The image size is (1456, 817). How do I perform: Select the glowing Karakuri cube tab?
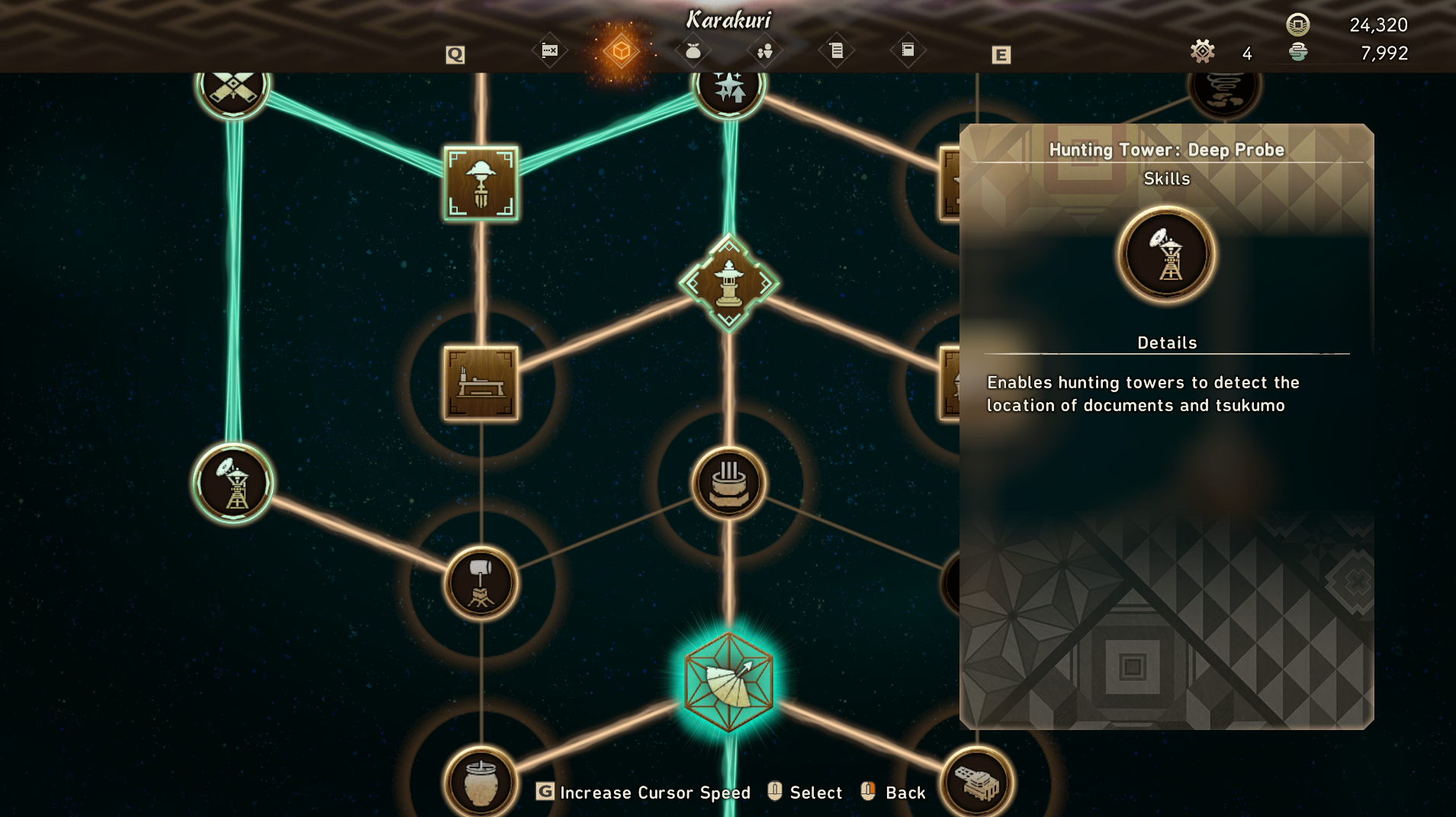[x=621, y=51]
